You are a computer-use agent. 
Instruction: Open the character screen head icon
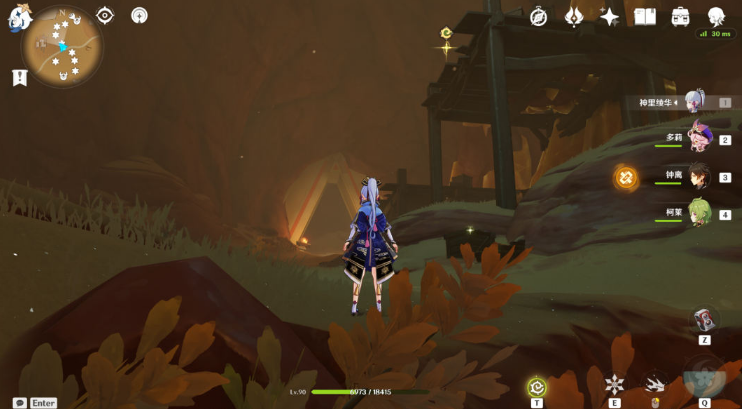(x=717, y=16)
